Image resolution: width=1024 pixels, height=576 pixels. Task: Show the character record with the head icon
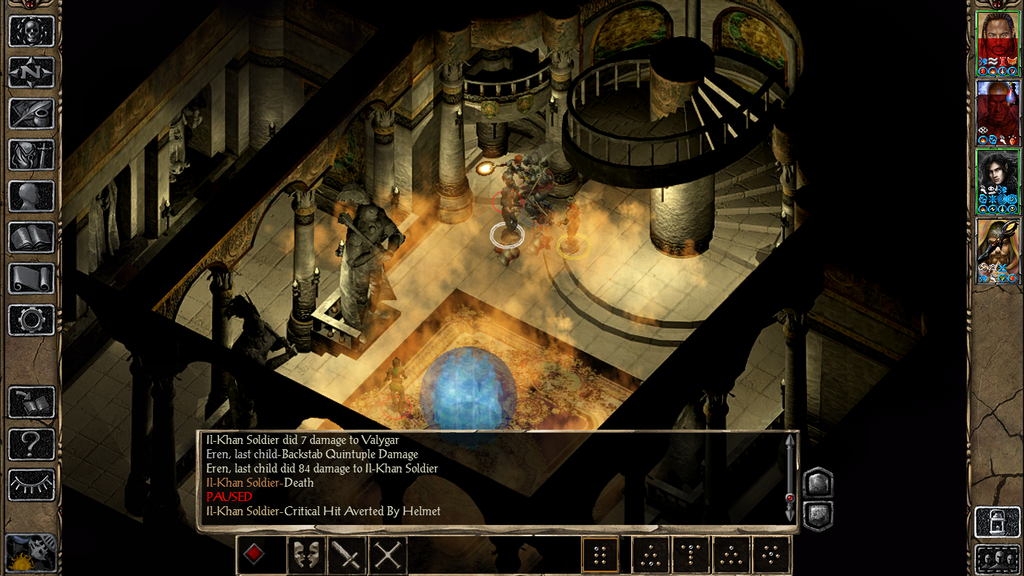(31, 196)
